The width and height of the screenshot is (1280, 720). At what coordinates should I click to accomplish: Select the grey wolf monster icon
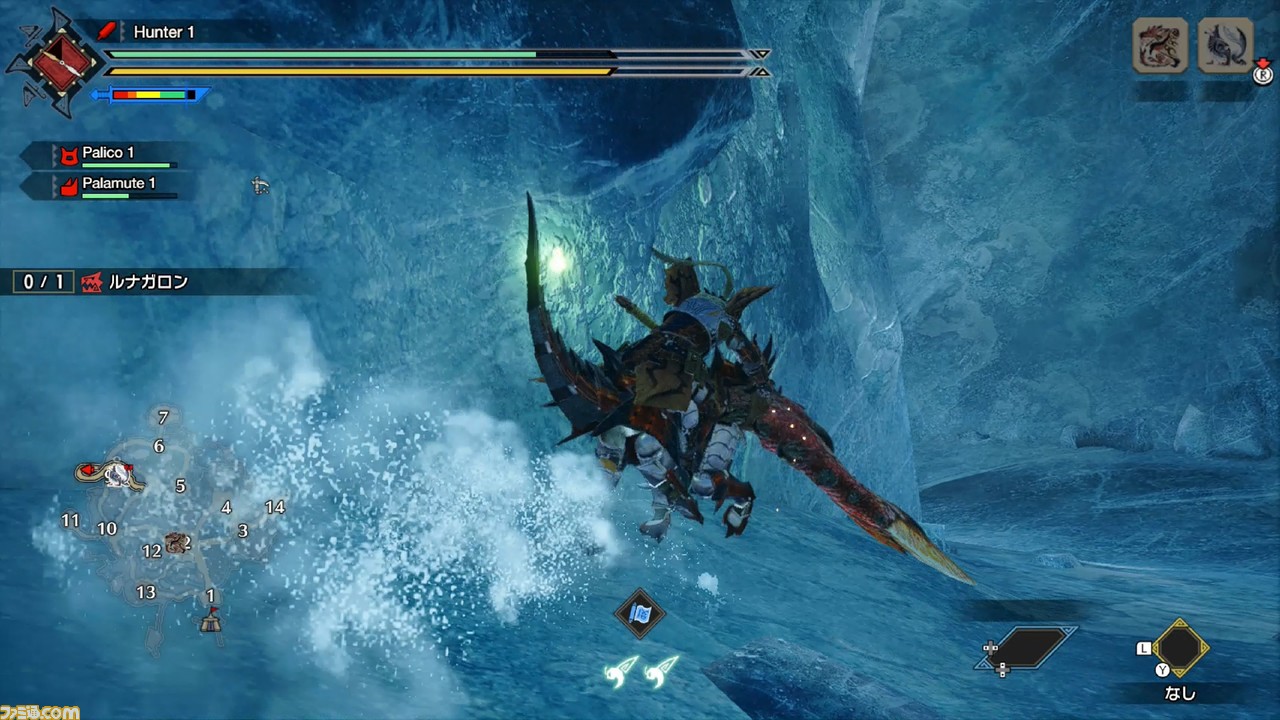(1225, 46)
